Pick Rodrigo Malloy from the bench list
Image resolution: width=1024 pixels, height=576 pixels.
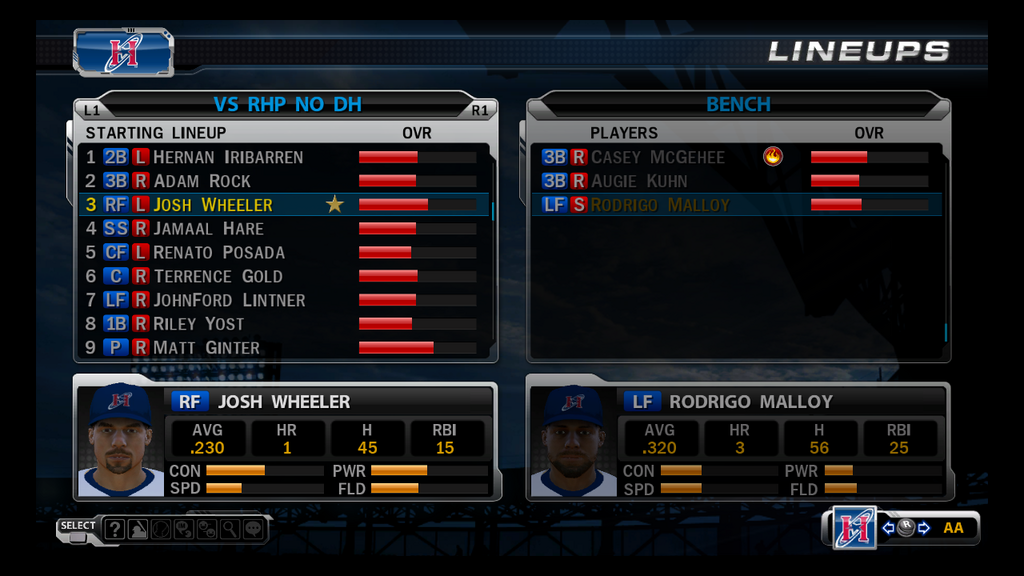(660, 205)
